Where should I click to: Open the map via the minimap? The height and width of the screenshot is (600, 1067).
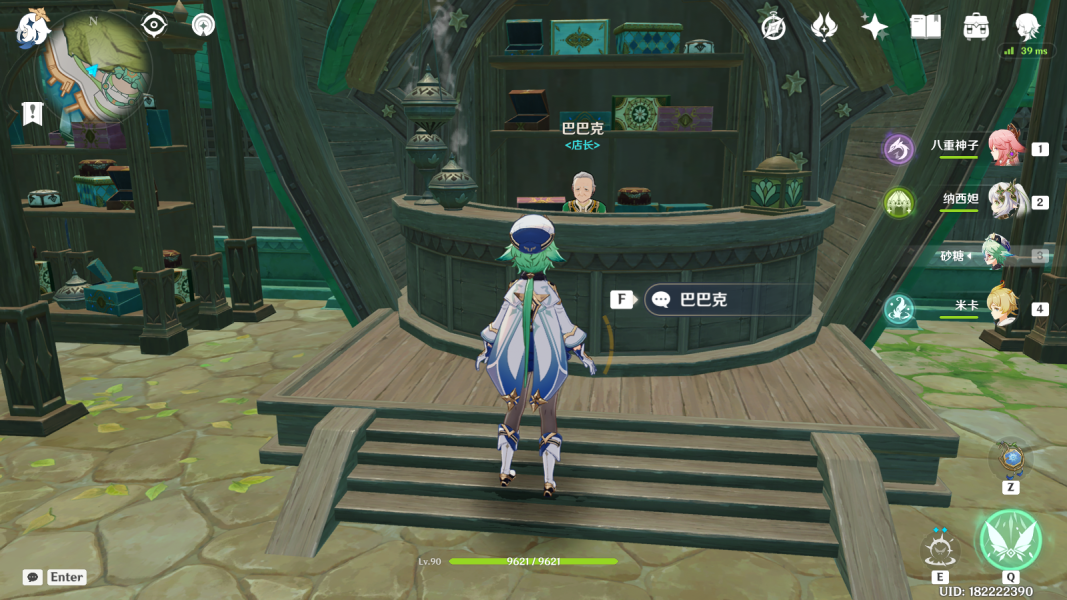point(95,67)
